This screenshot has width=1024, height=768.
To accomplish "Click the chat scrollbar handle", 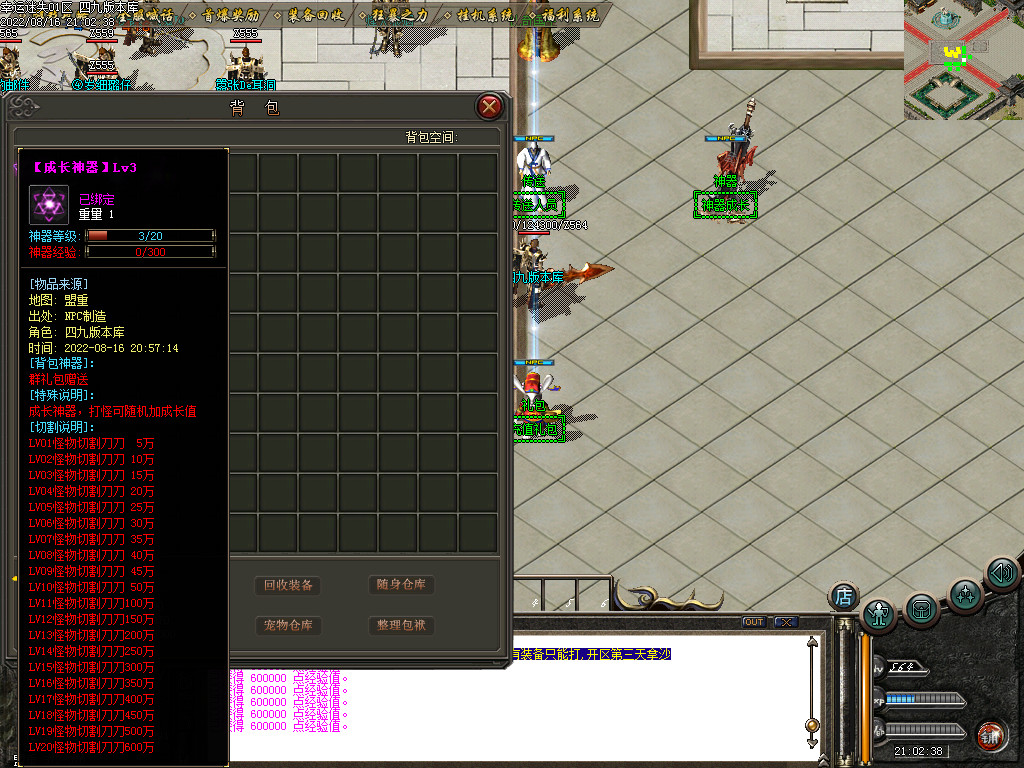I will (x=812, y=726).
